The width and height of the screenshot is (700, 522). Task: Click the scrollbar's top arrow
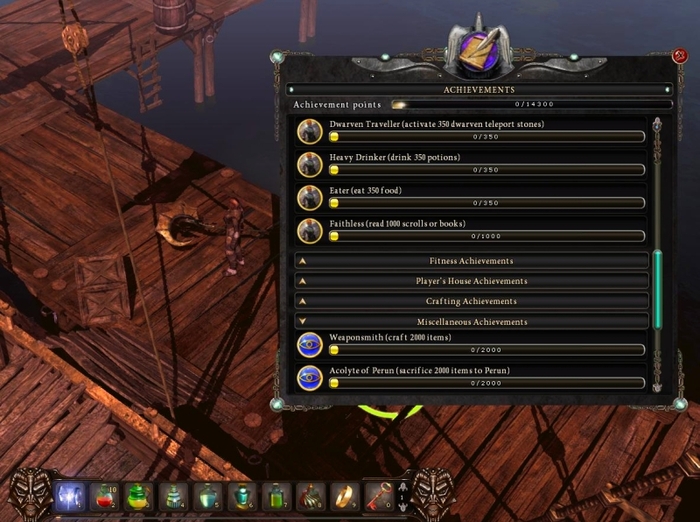pos(658,125)
